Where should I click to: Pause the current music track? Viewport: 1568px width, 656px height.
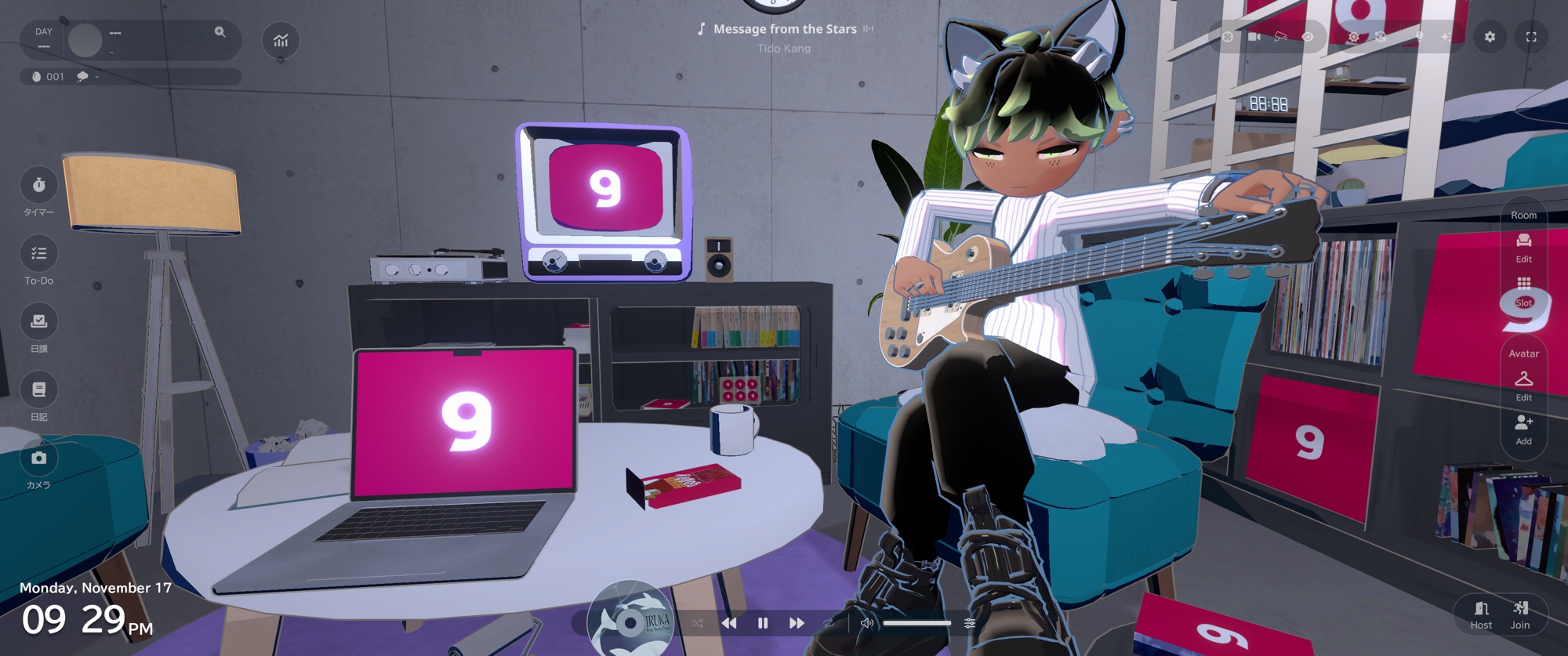click(x=763, y=623)
